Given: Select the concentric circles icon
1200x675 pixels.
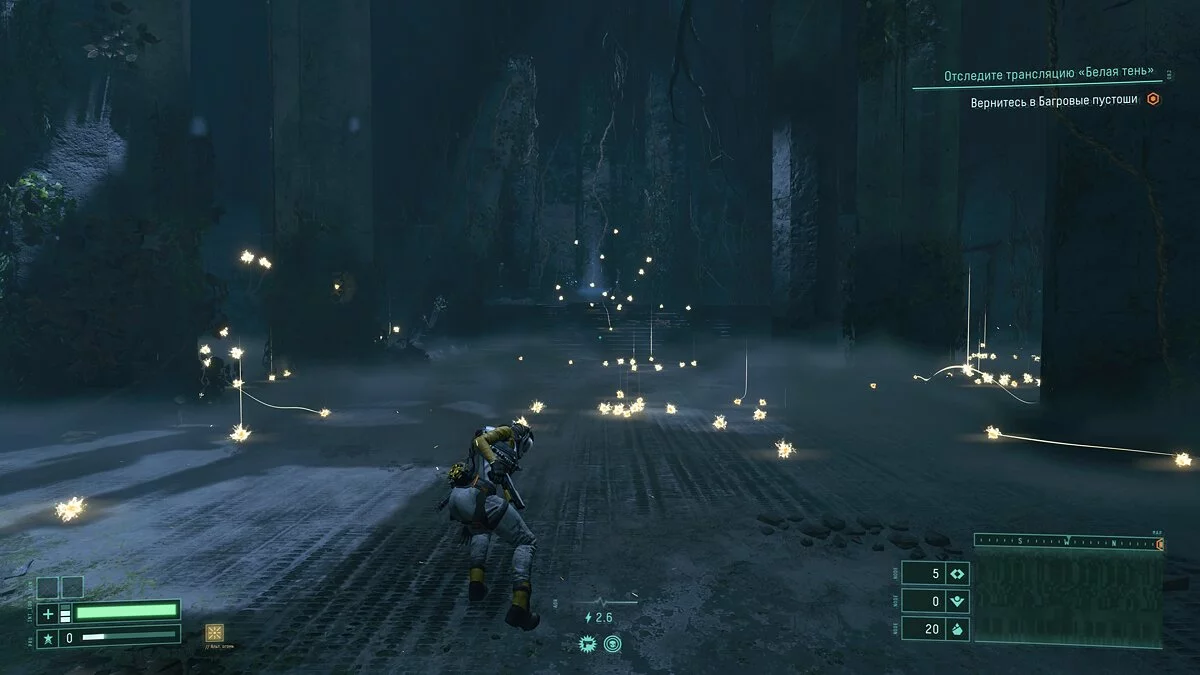Looking at the screenshot, I should [x=612, y=644].
